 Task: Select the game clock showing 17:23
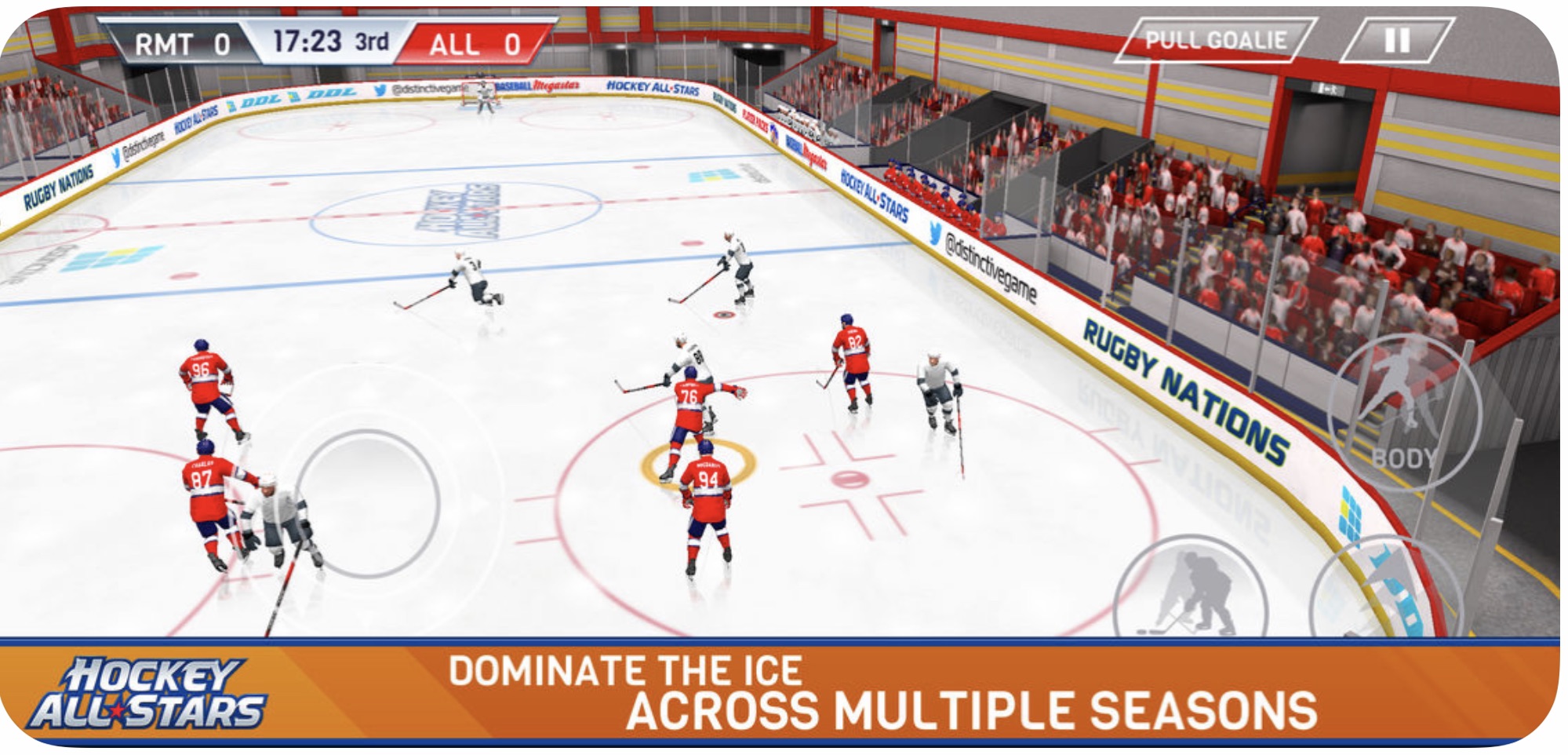point(307,42)
